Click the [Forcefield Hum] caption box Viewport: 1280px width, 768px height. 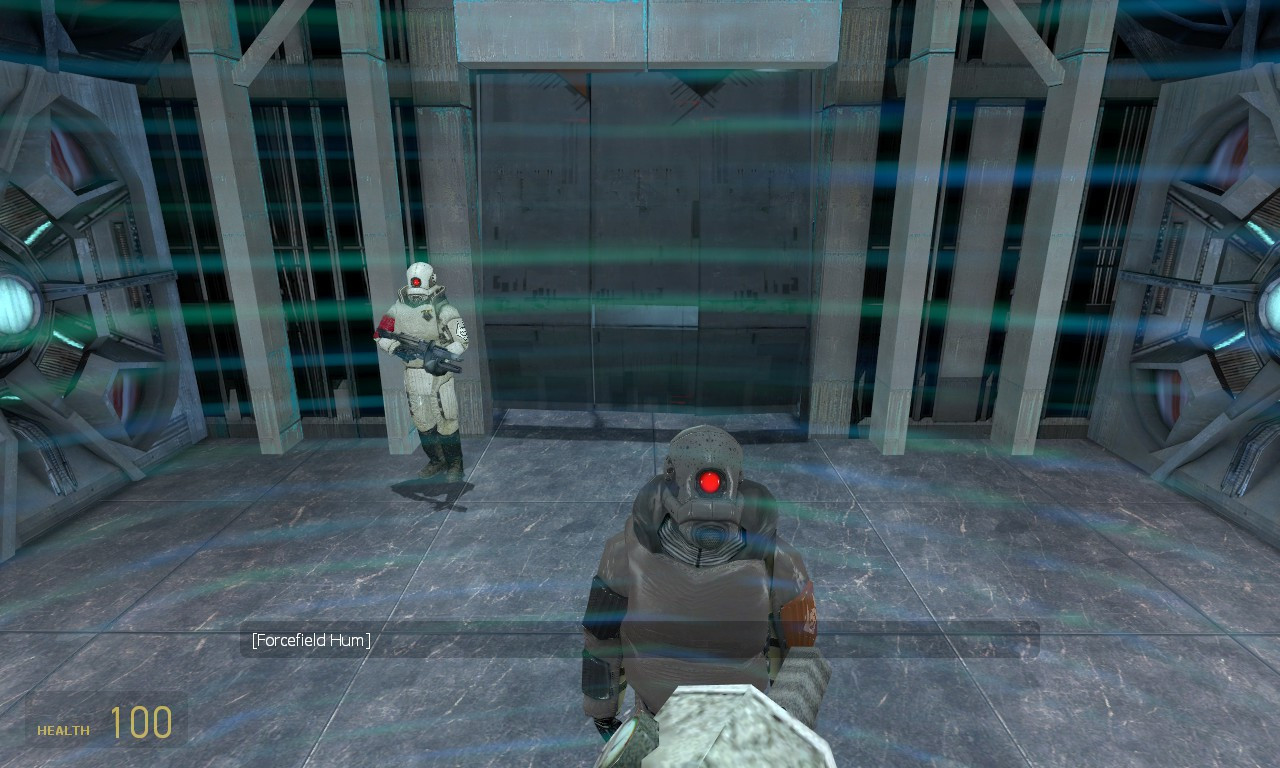point(312,640)
